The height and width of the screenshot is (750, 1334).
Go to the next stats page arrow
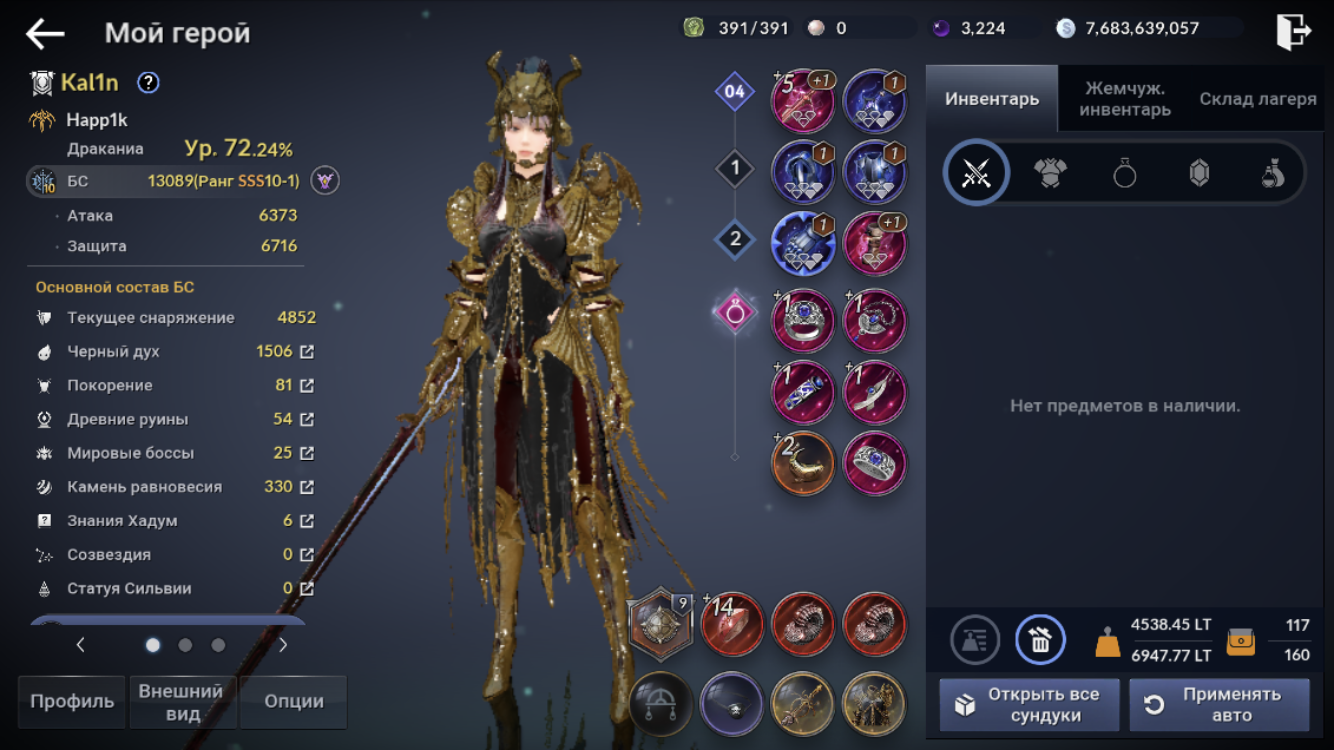tap(283, 645)
